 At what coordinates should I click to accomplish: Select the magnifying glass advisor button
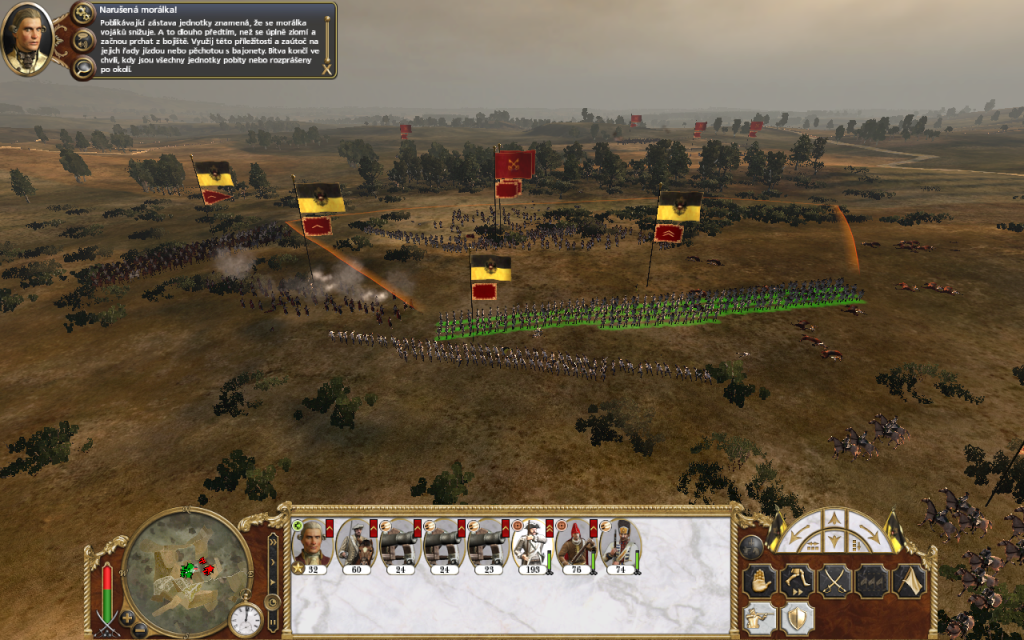tap(85, 67)
